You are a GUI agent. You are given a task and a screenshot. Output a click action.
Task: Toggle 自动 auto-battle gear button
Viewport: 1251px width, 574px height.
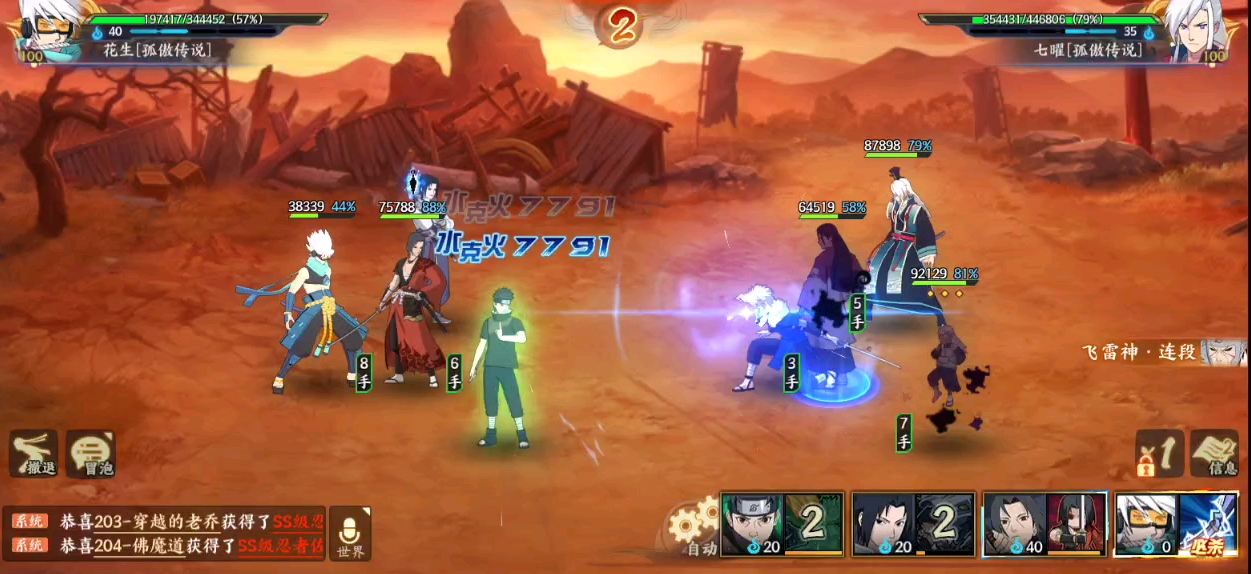tap(693, 526)
